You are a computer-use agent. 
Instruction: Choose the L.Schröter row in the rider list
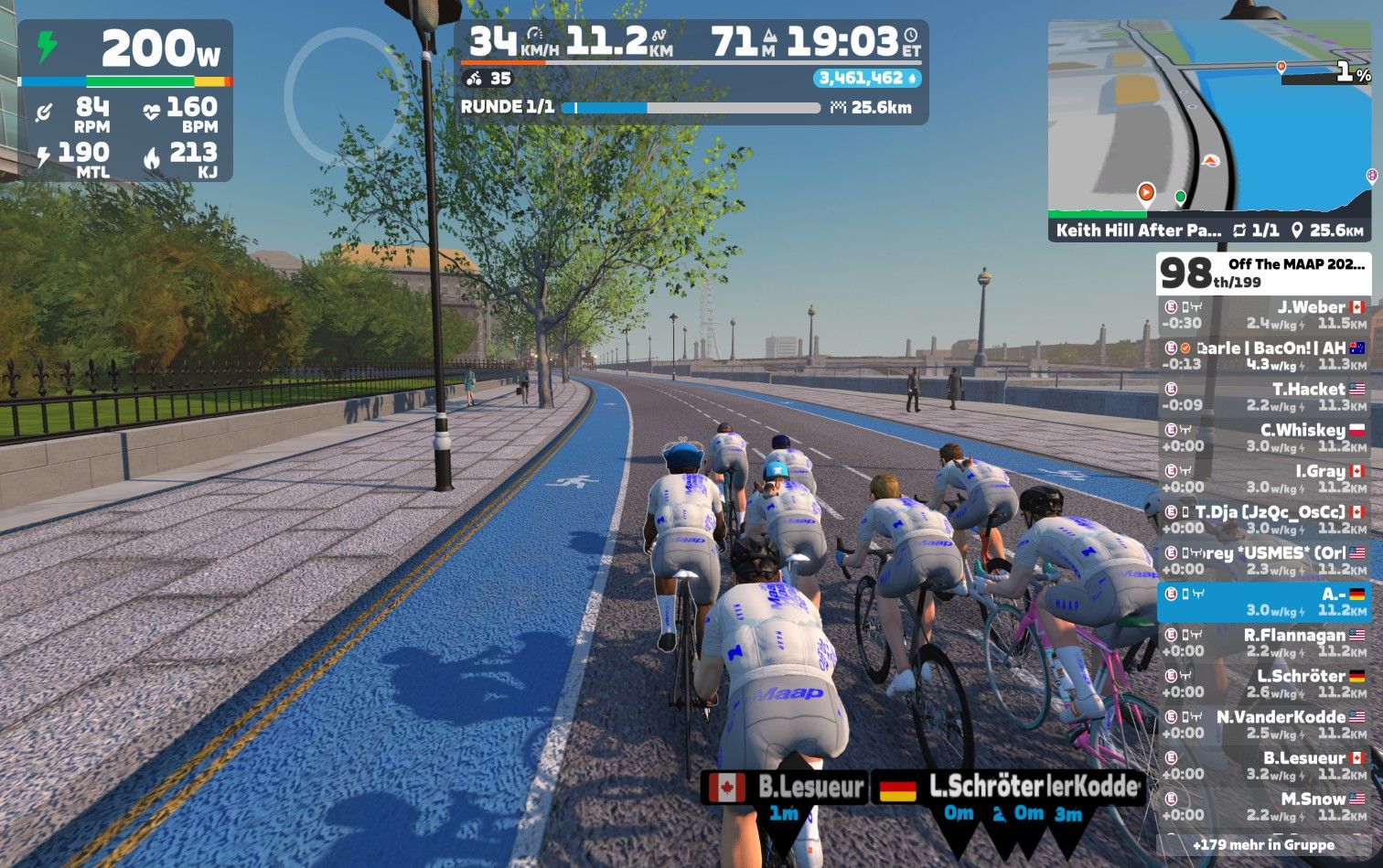tap(1264, 683)
